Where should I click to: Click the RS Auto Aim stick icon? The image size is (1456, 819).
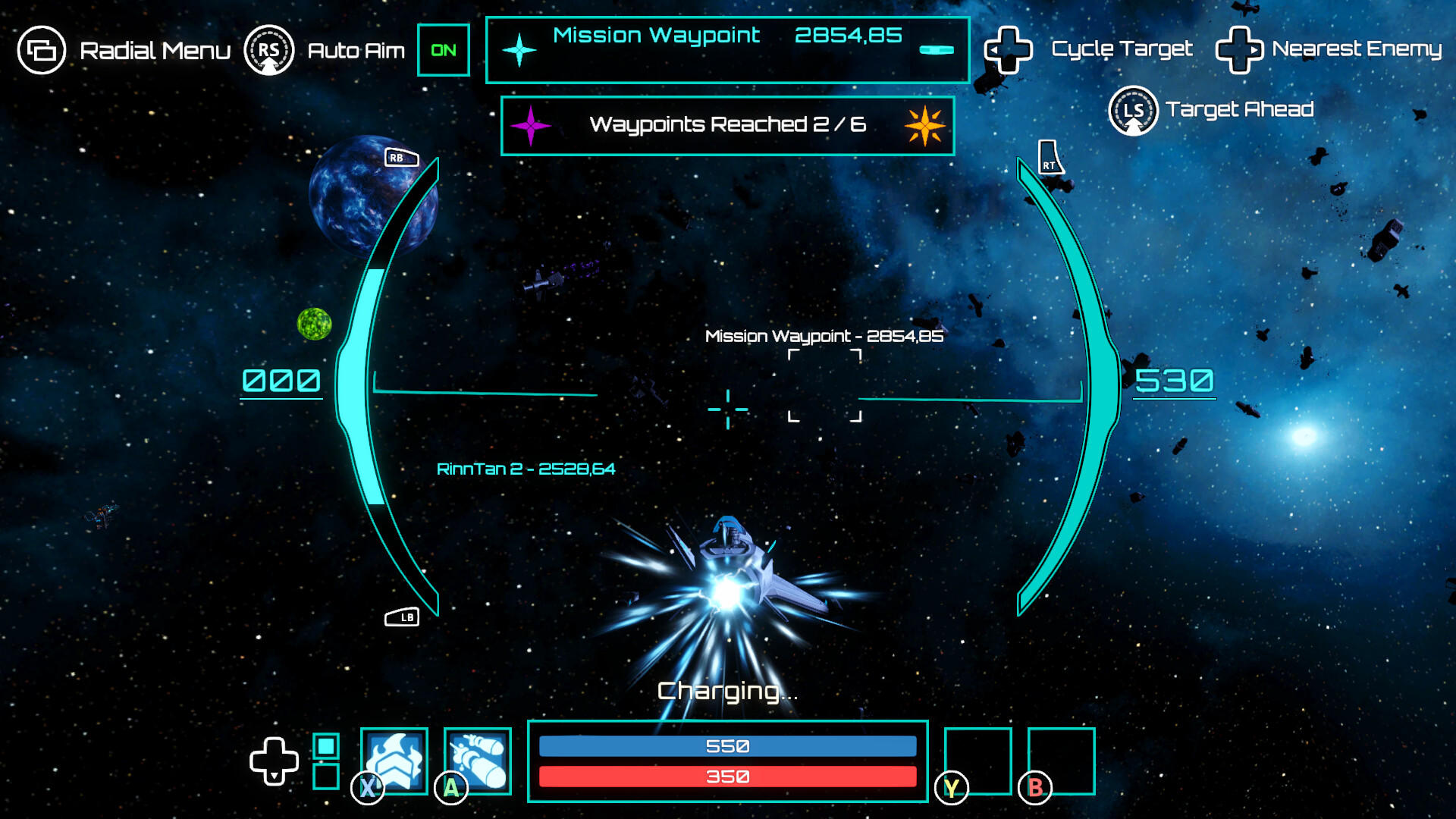pos(271,50)
